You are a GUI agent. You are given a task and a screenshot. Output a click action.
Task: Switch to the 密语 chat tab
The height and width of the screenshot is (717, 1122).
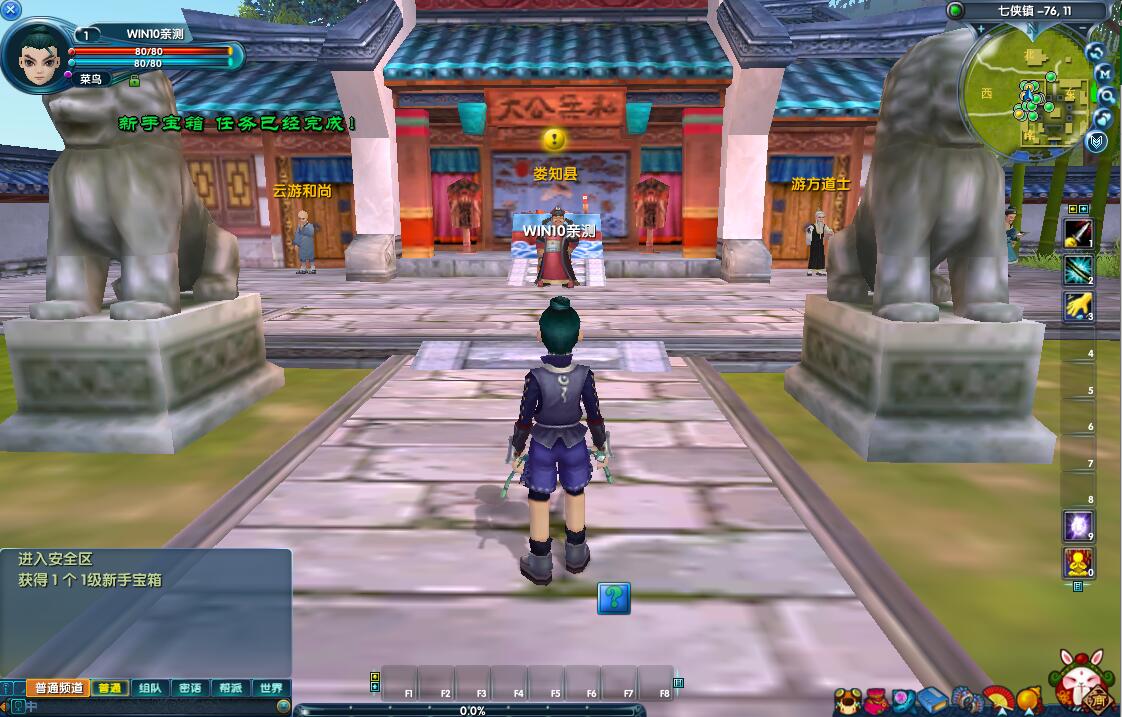pyautogui.click(x=190, y=688)
